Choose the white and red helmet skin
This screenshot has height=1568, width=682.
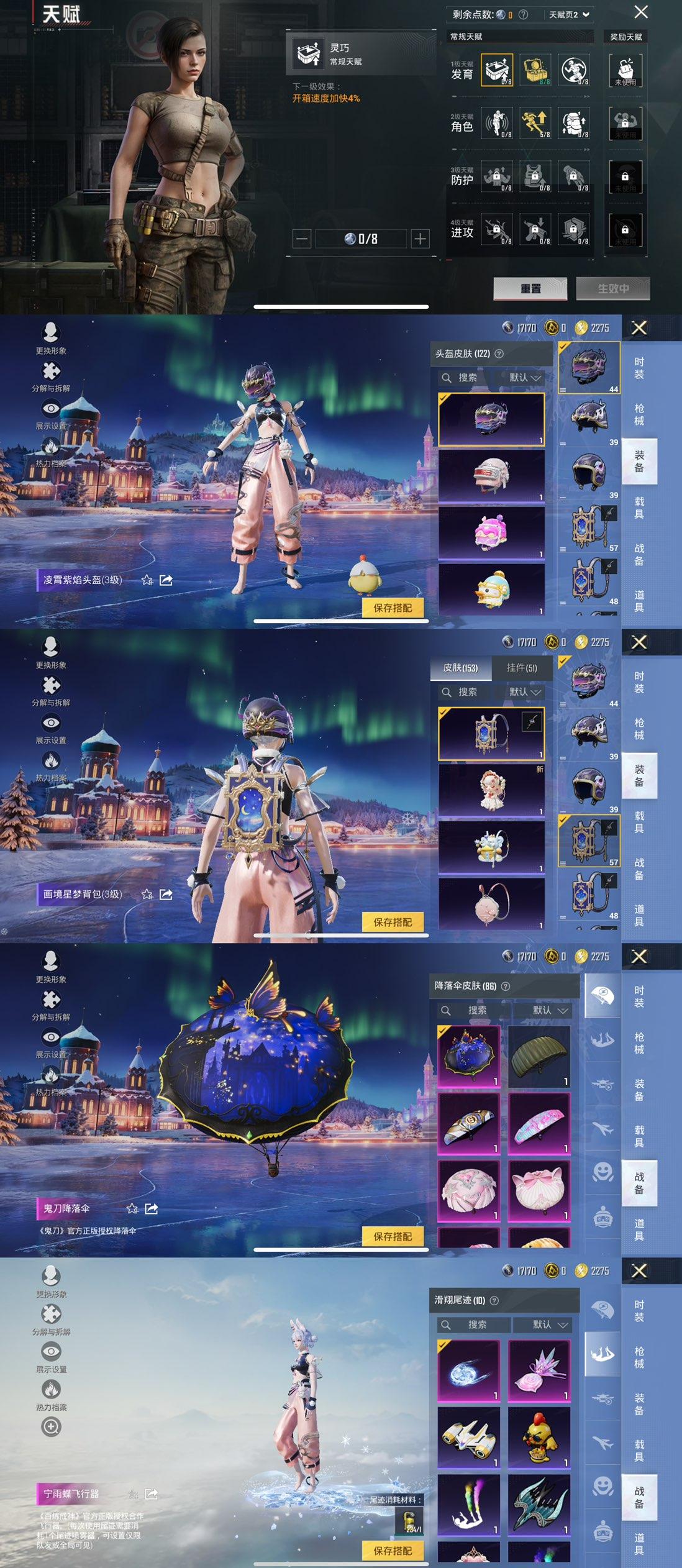491,475
